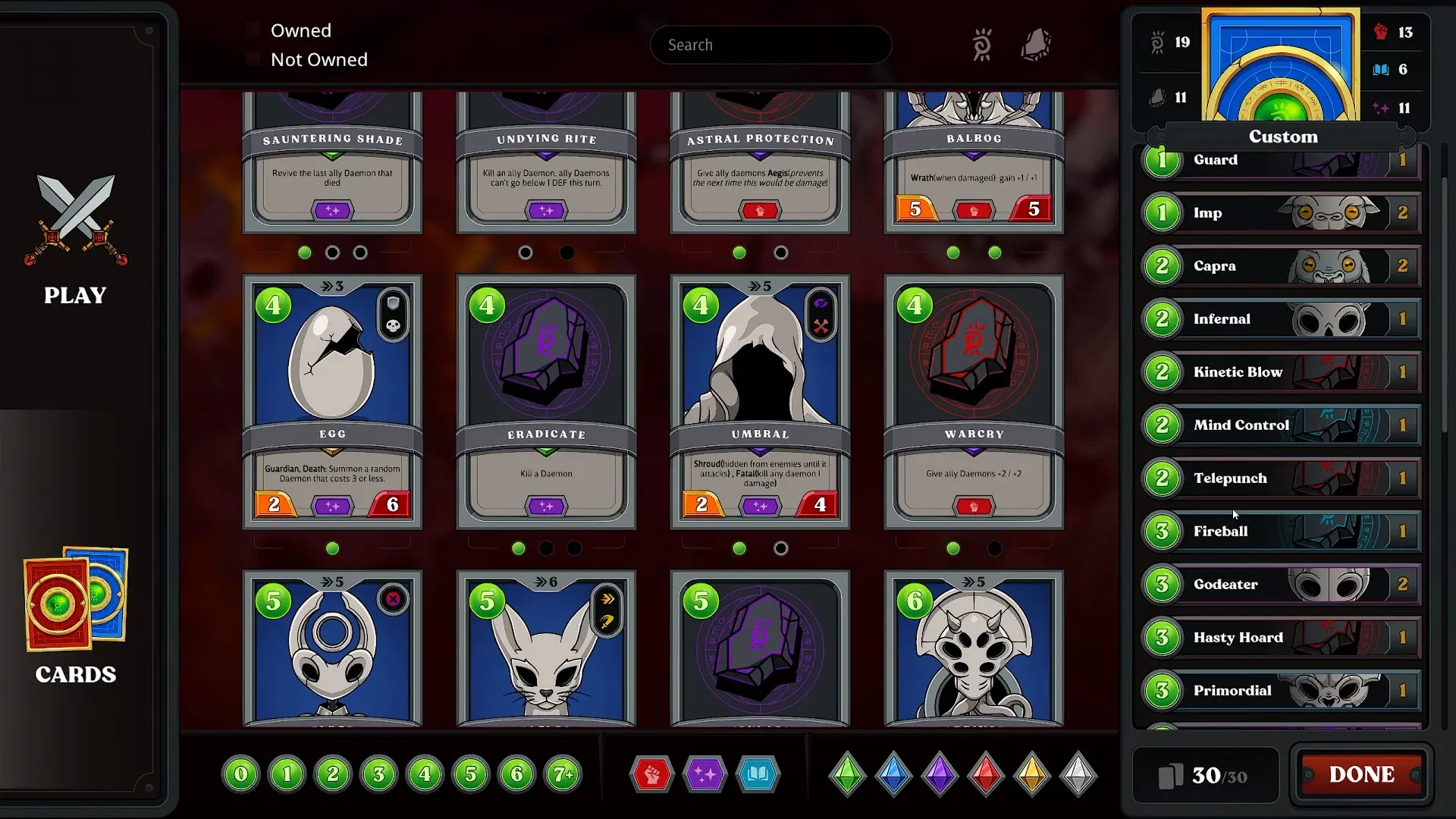Screen dimensions: 1456x819
Task: Click the crossed swords PLAY icon
Action: coord(75,221)
